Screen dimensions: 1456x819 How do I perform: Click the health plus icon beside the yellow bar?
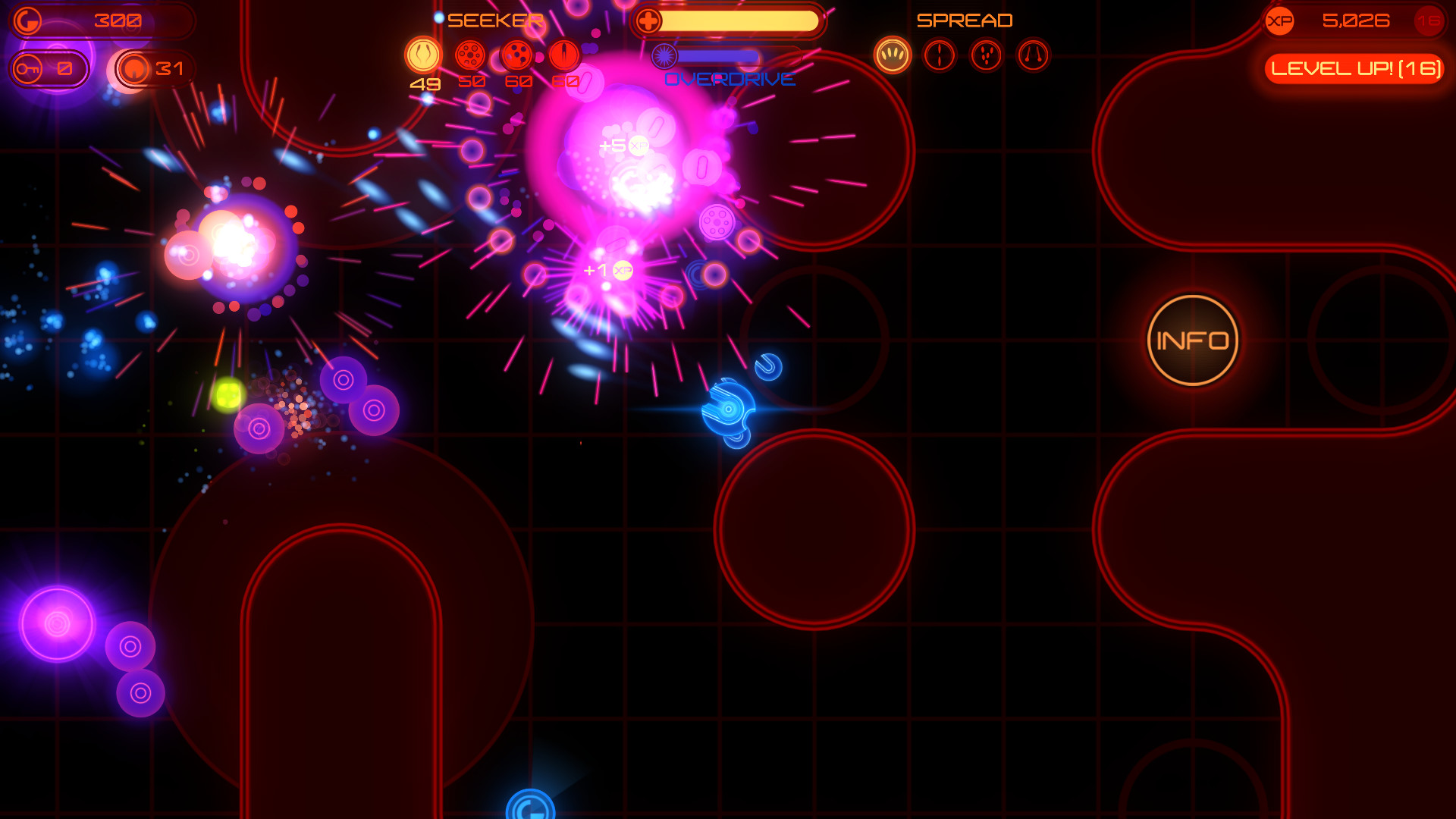[x=650, y=20]
